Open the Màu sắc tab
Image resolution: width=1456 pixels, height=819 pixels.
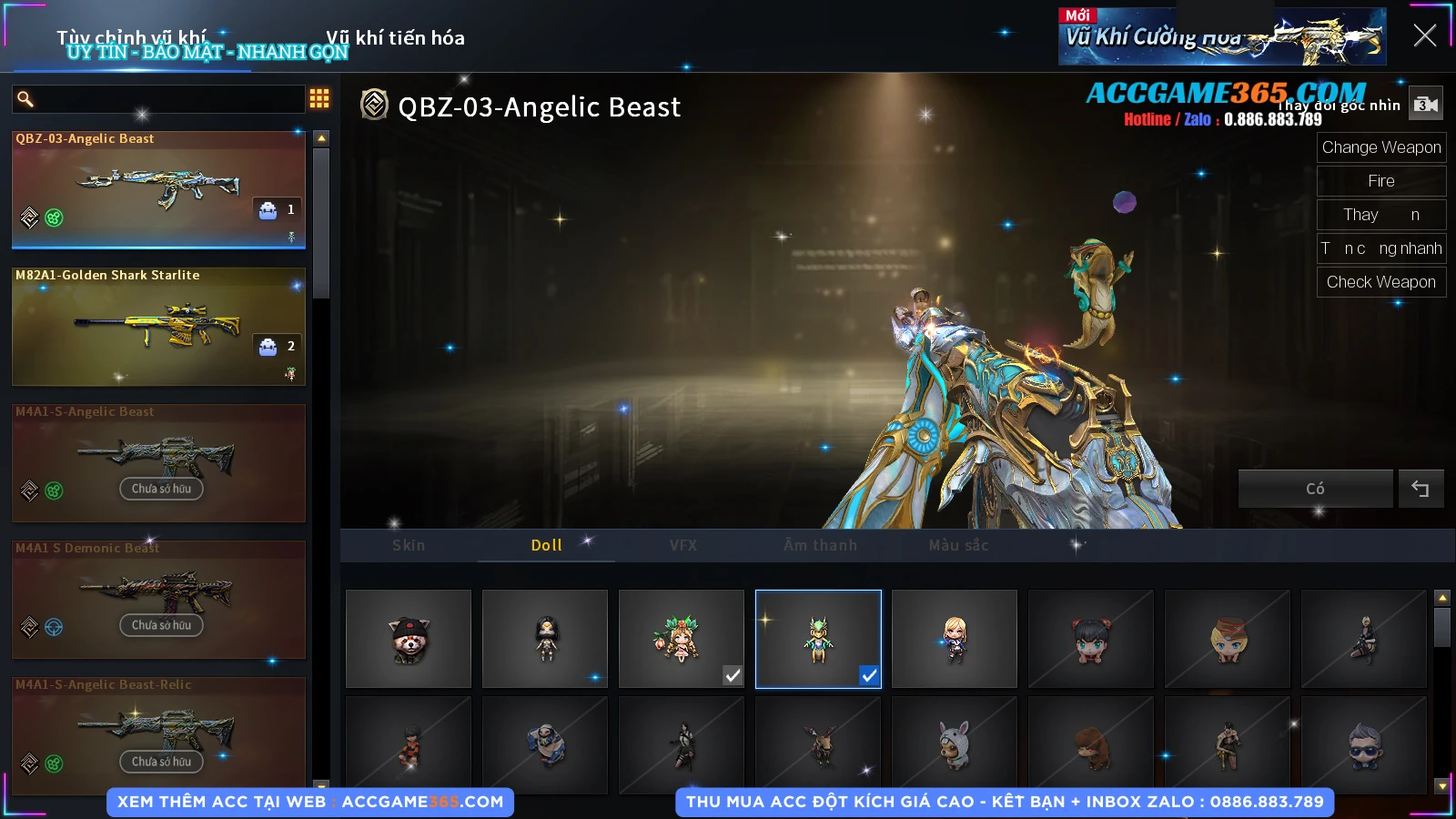(958, 545)
